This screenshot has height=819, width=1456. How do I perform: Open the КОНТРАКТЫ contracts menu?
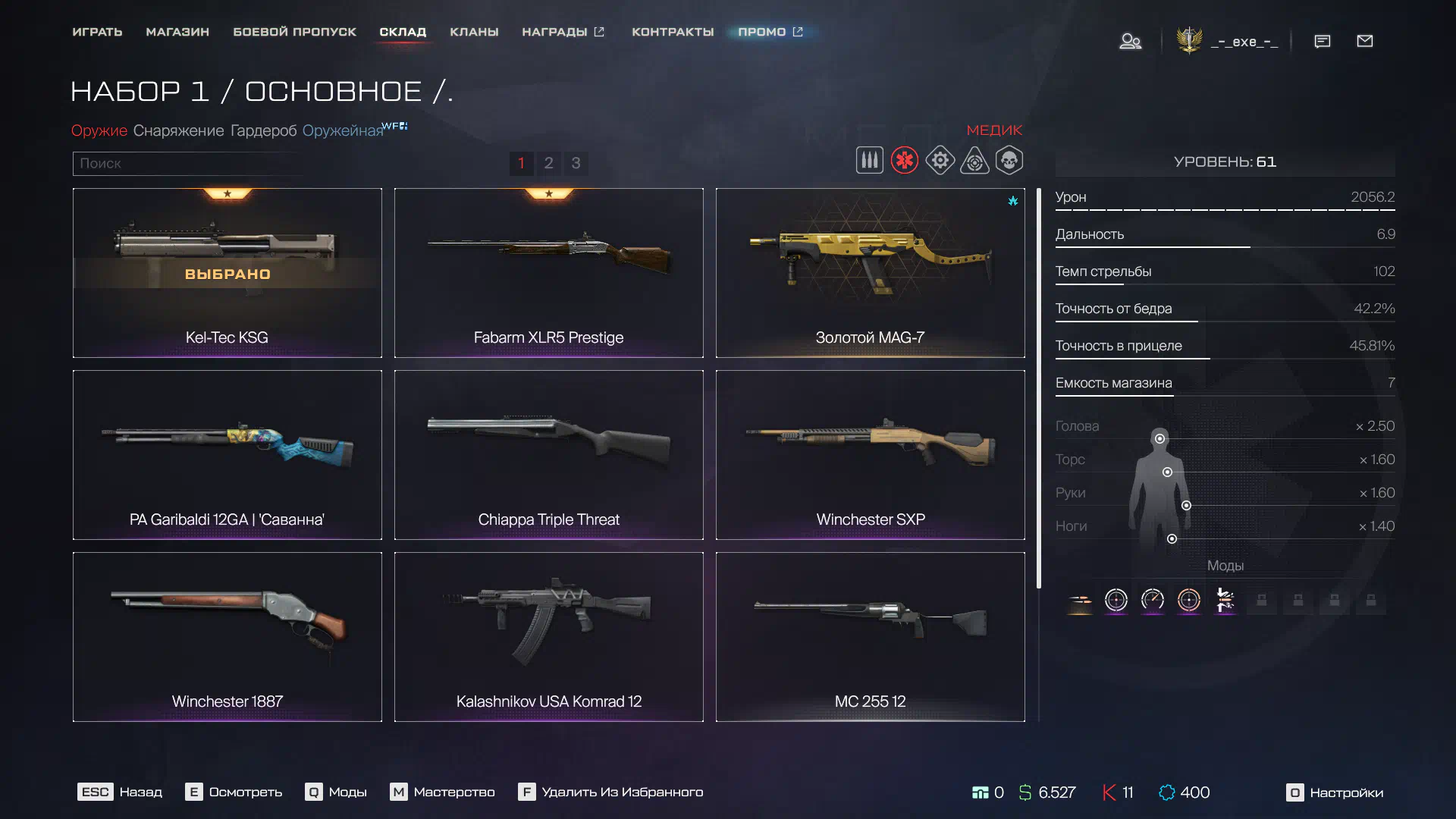click(673, 32)
